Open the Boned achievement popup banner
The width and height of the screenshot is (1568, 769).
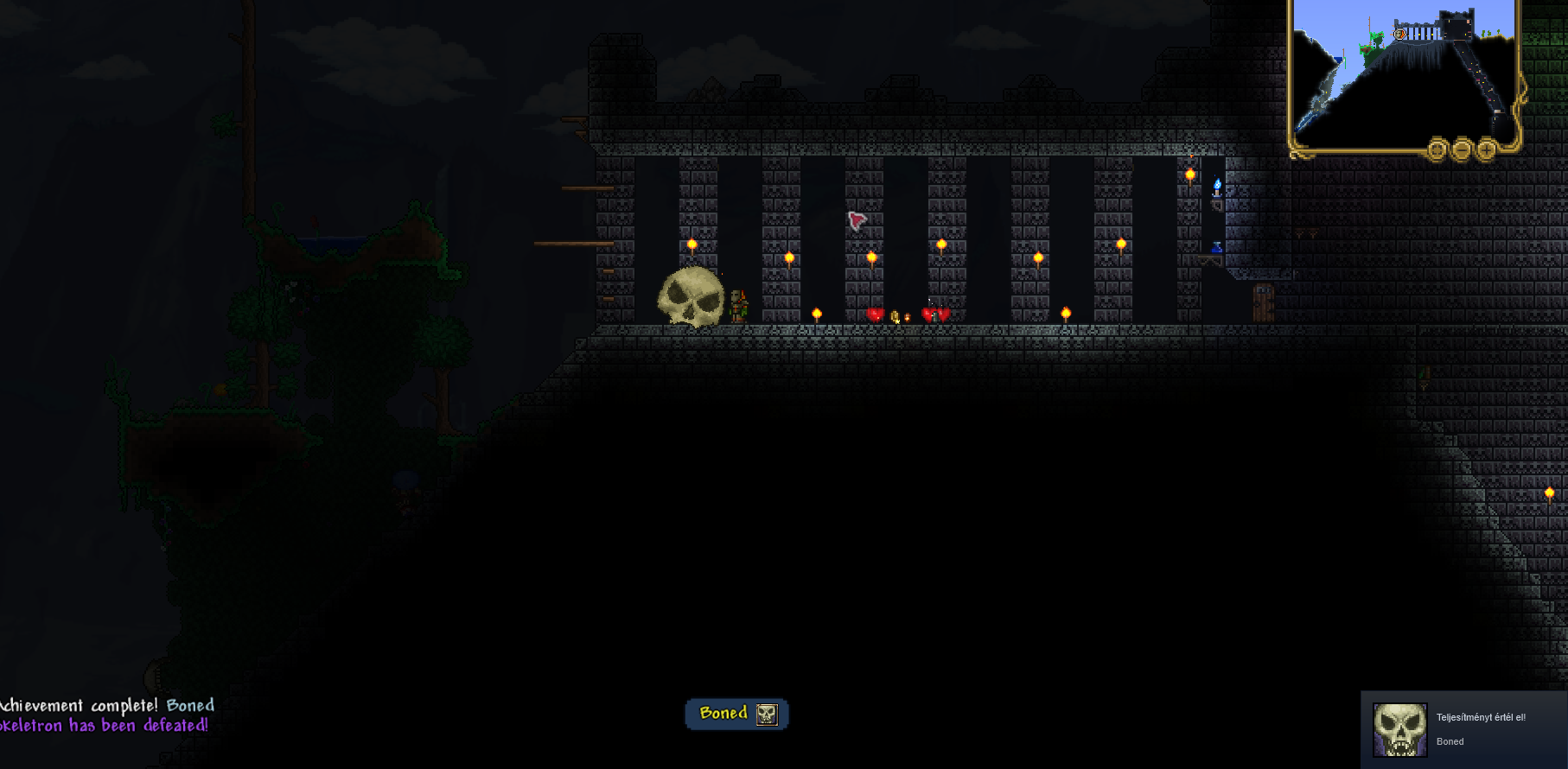click(x=736, y=714)
